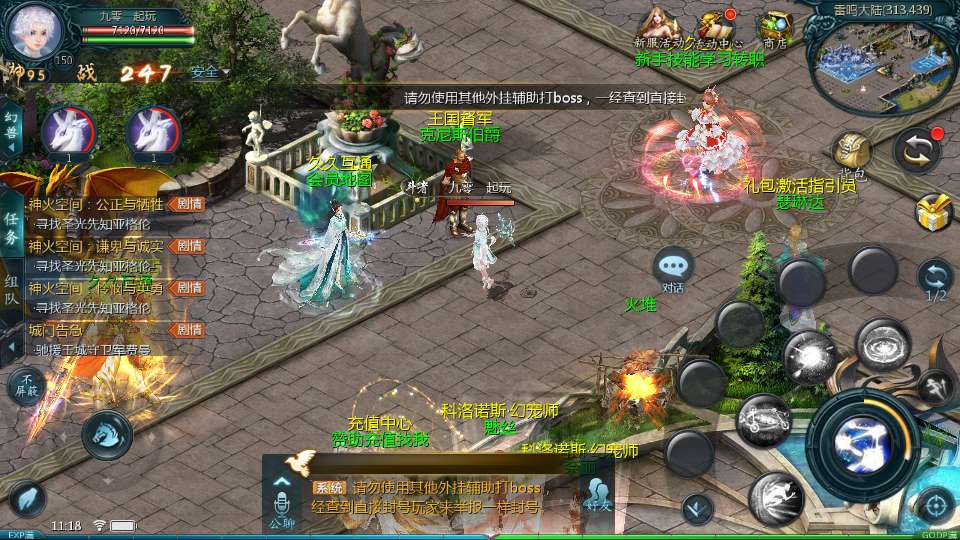
Task: Toggle the target lock crosshair button
Action: point(936,505)
